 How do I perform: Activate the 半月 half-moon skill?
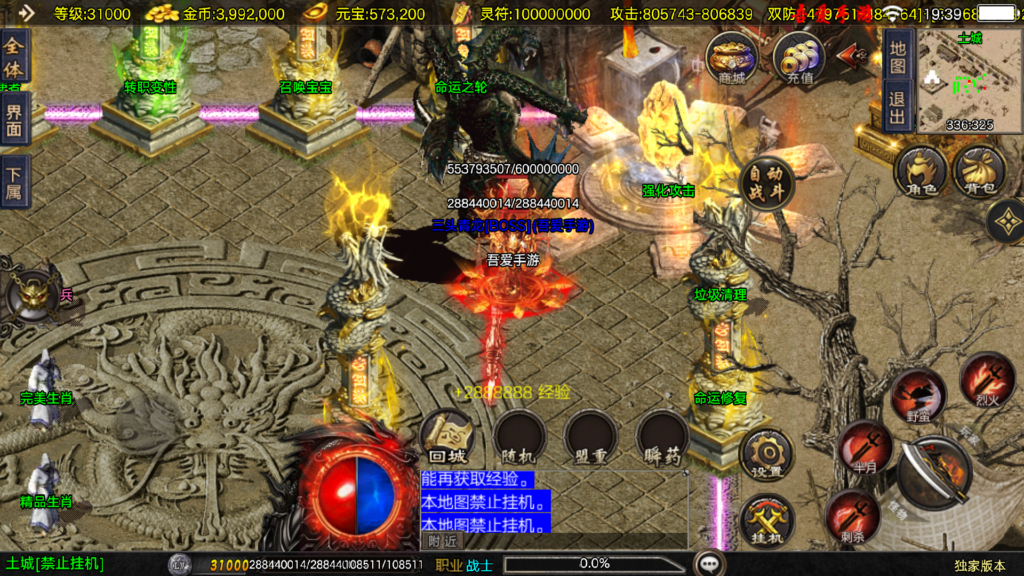click(864, 446)
